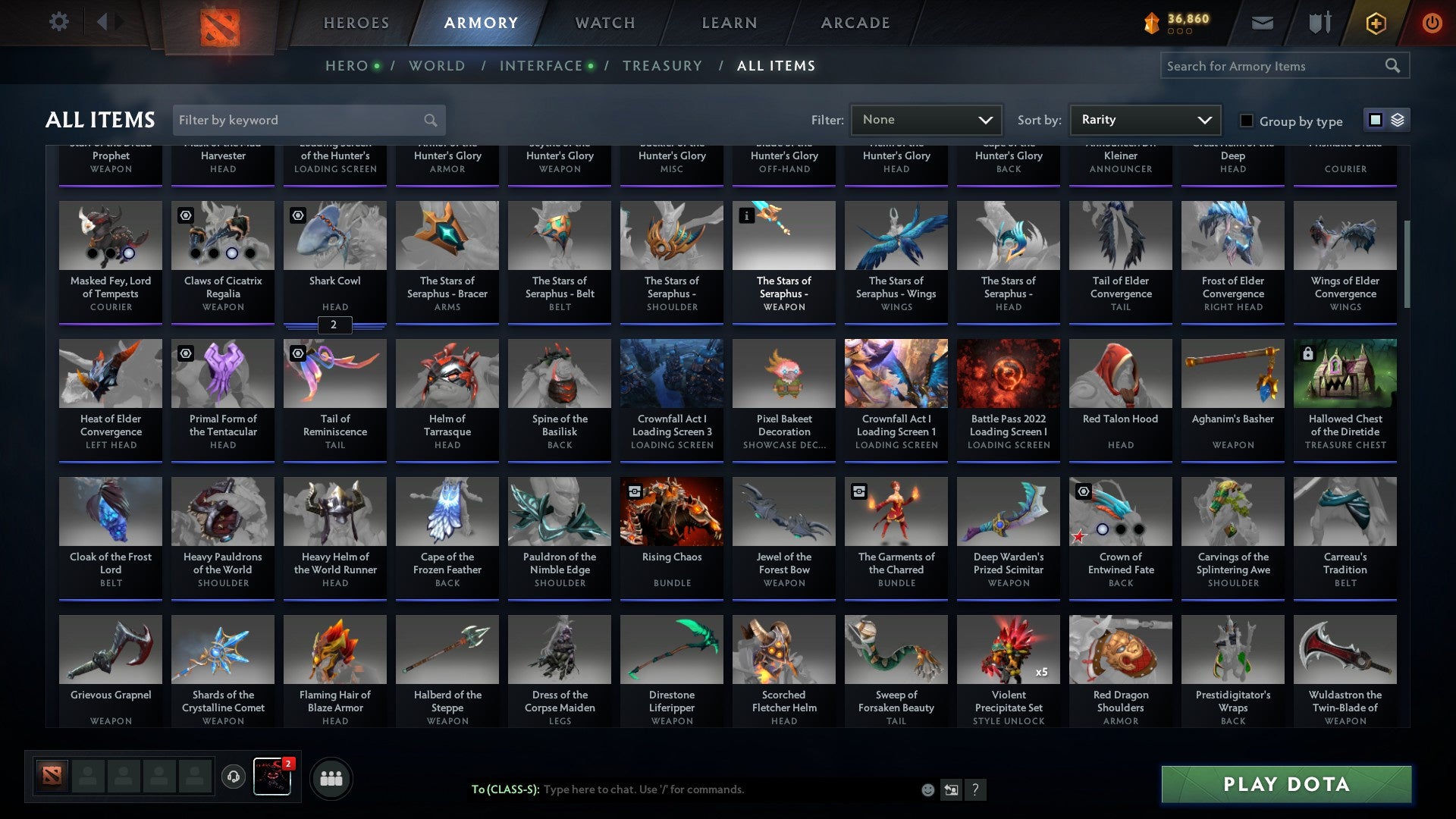
Task: Click the Hallowed Chest of the Diretide thumbnail
Action: [1345, 373]
